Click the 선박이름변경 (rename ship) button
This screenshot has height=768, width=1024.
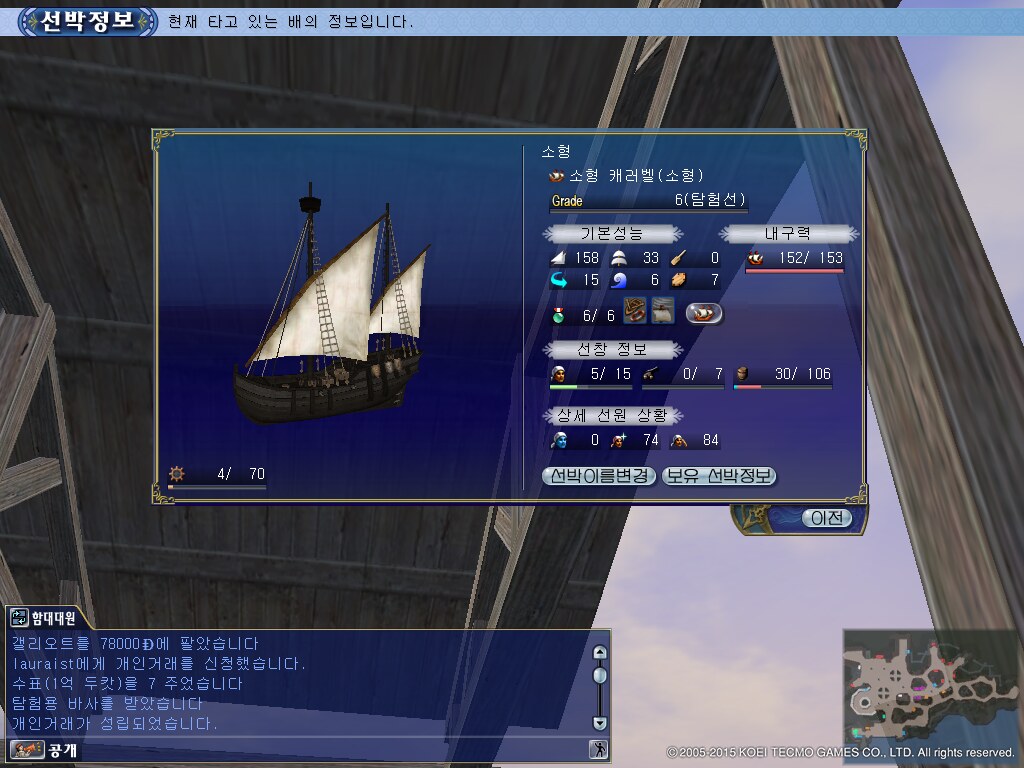click(x=598, y=476)
